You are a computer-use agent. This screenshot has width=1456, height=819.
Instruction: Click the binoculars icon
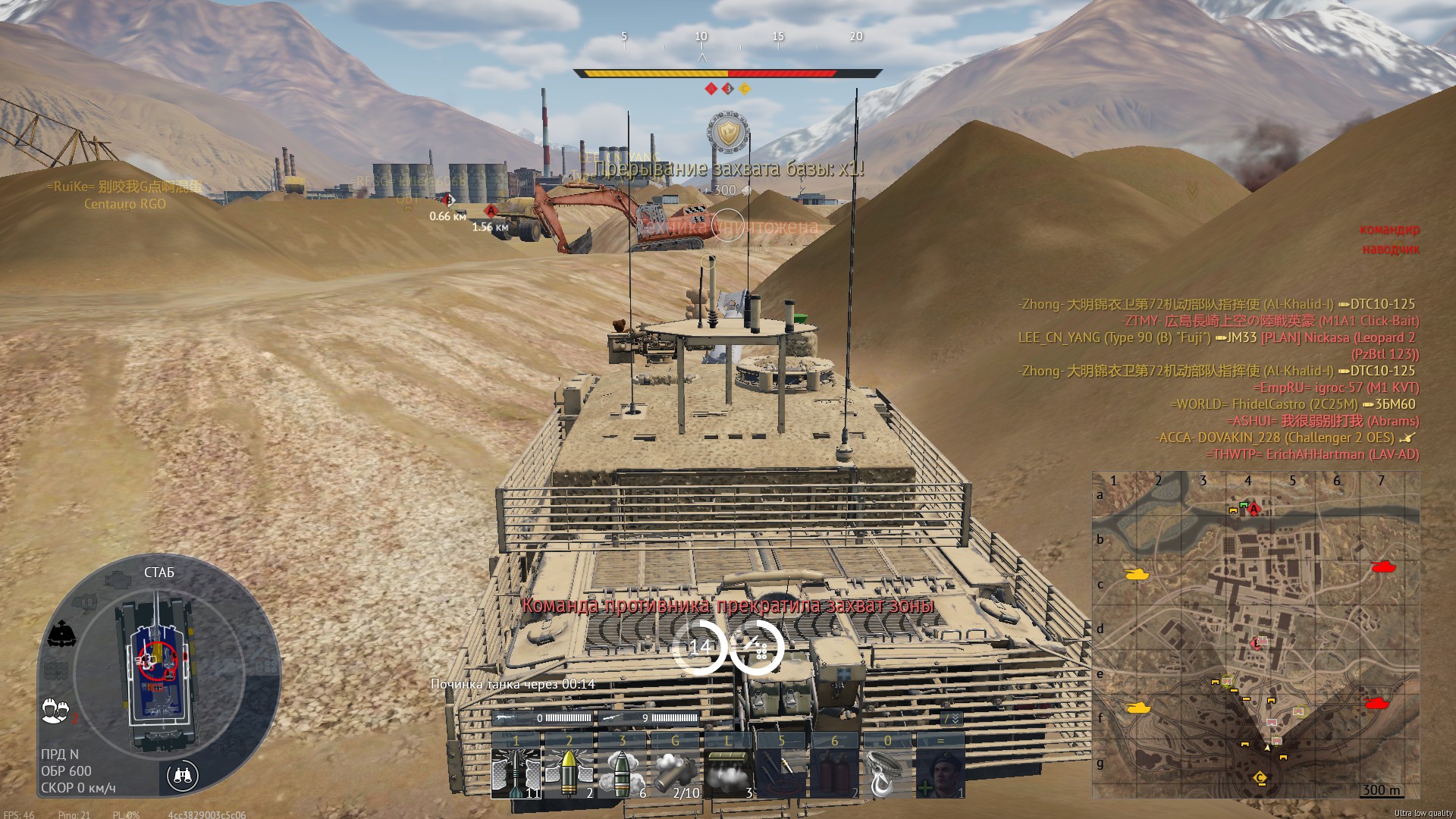tap(182, 775)
